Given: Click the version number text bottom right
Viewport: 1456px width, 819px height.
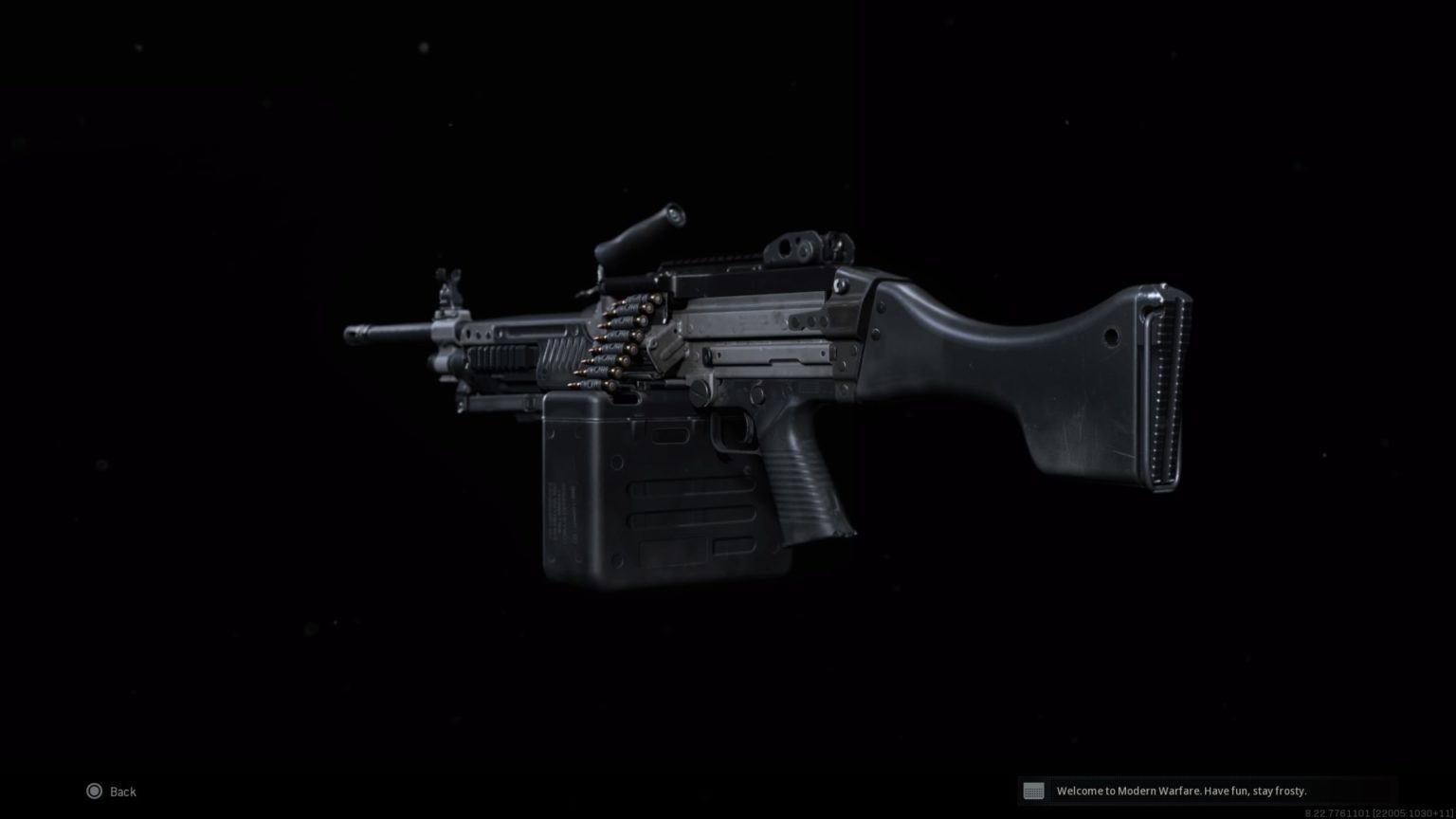Looking at the screenshot, I should [1376, 811].
